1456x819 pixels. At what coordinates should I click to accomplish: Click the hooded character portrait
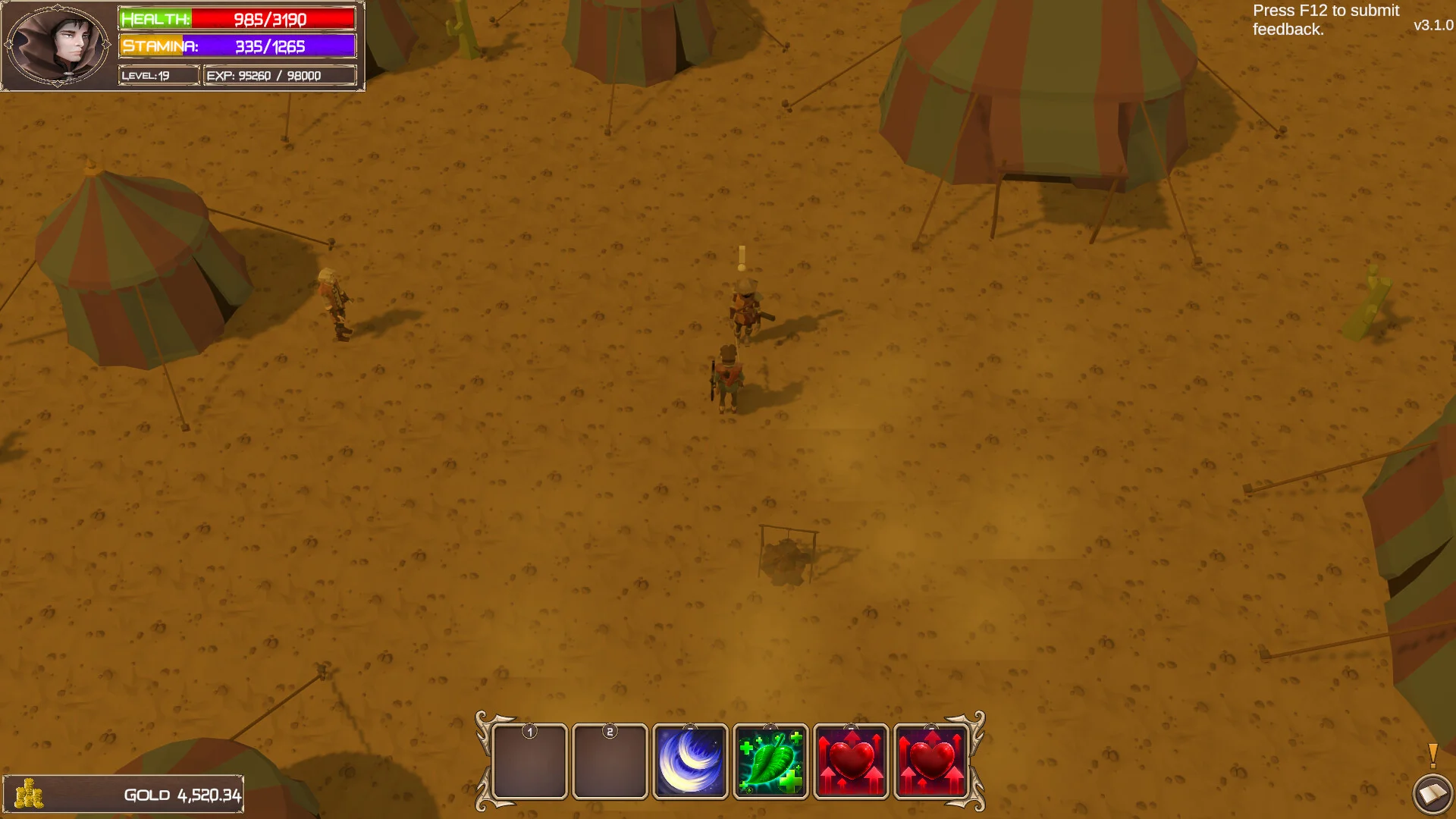(58, 45)
